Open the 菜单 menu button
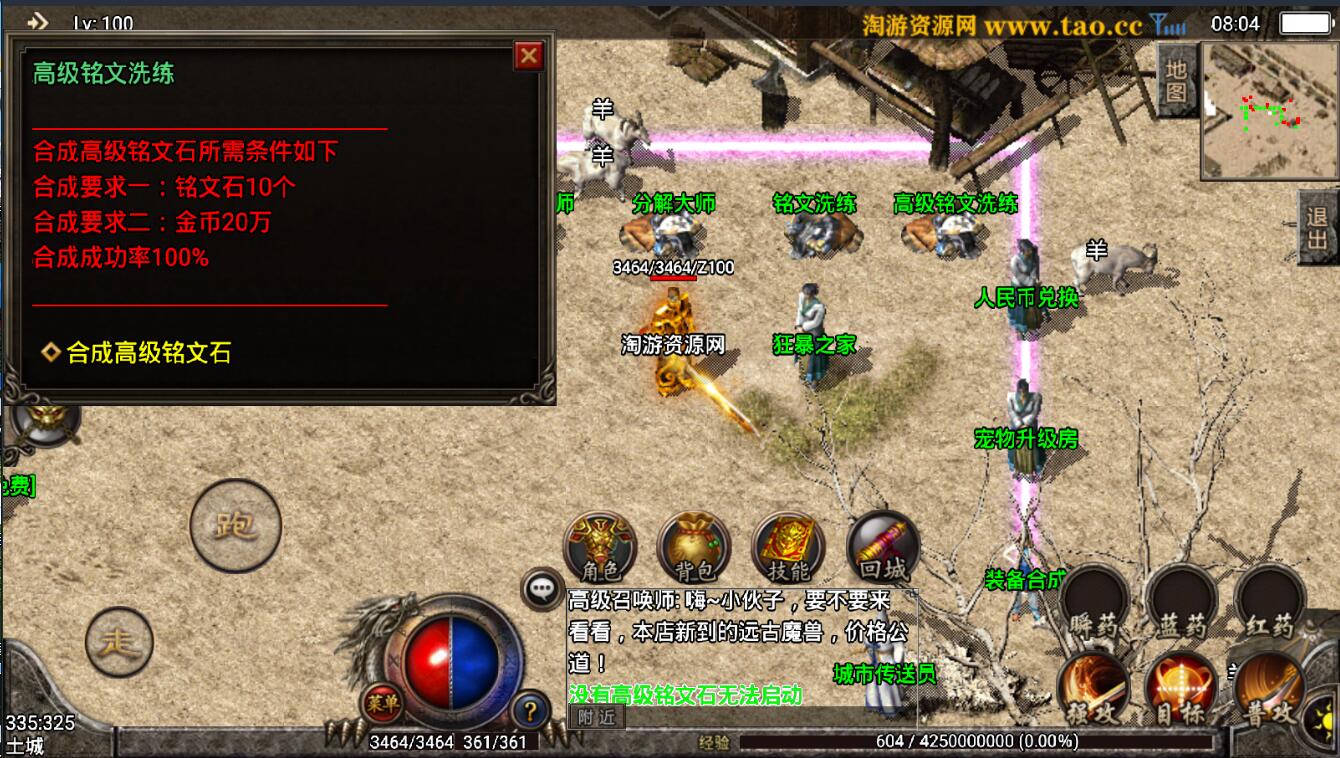Viewport: 1340px width, 758px height. [x=382, y=703]
